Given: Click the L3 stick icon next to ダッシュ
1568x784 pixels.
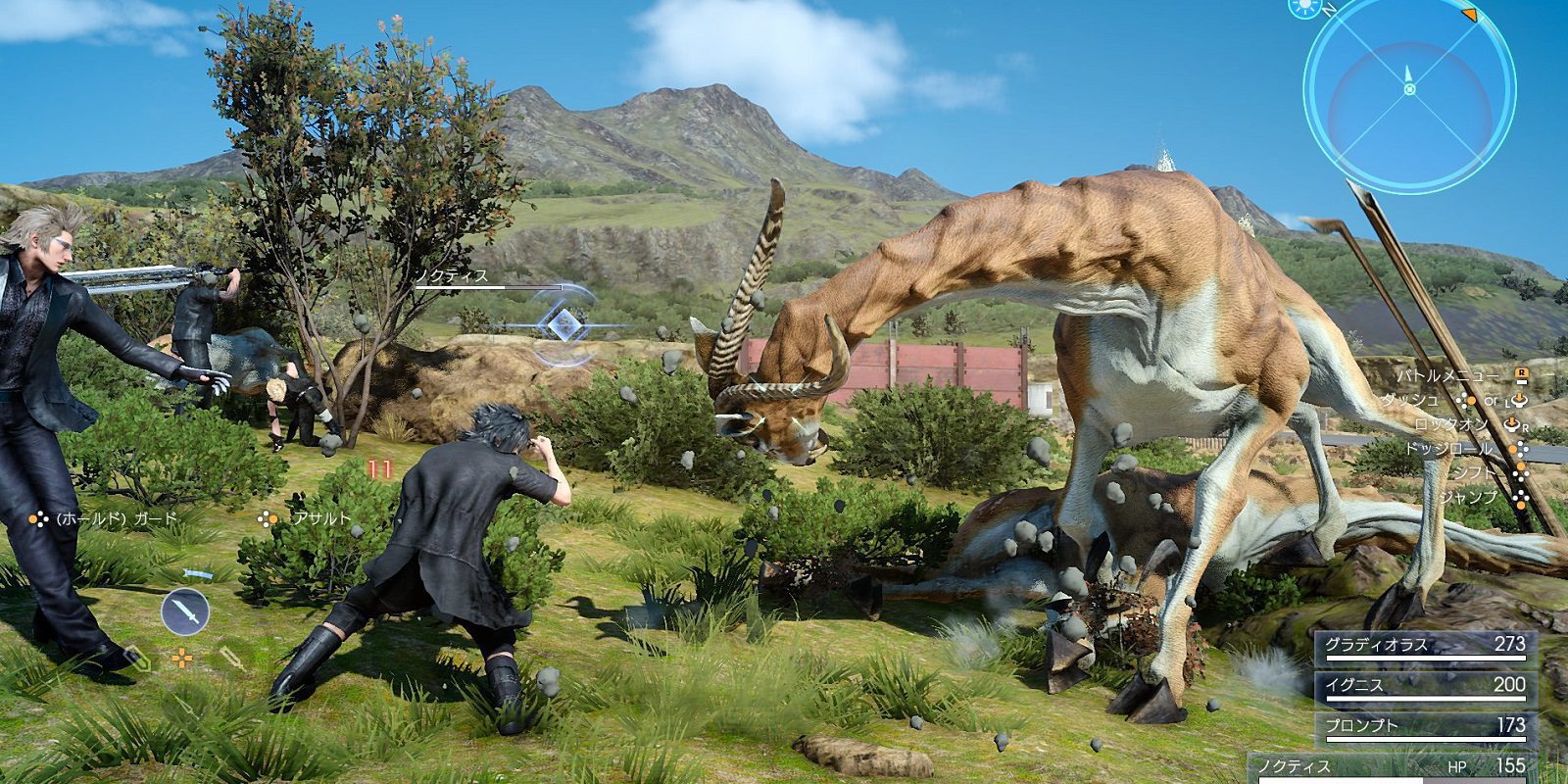Looking at the screenshot, I should tap(1518, 401).
